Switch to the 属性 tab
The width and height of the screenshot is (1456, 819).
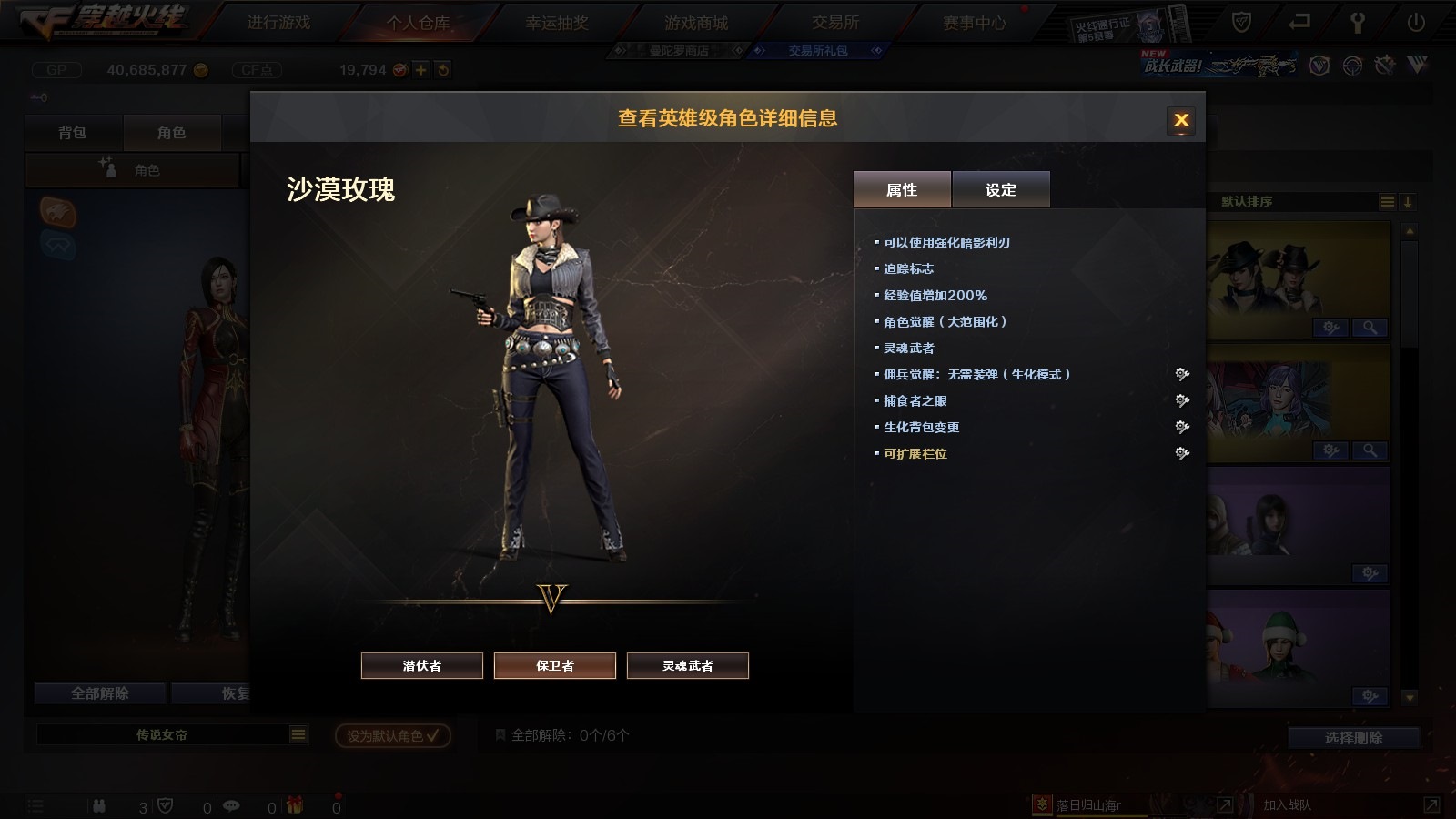tap(902, 189)
